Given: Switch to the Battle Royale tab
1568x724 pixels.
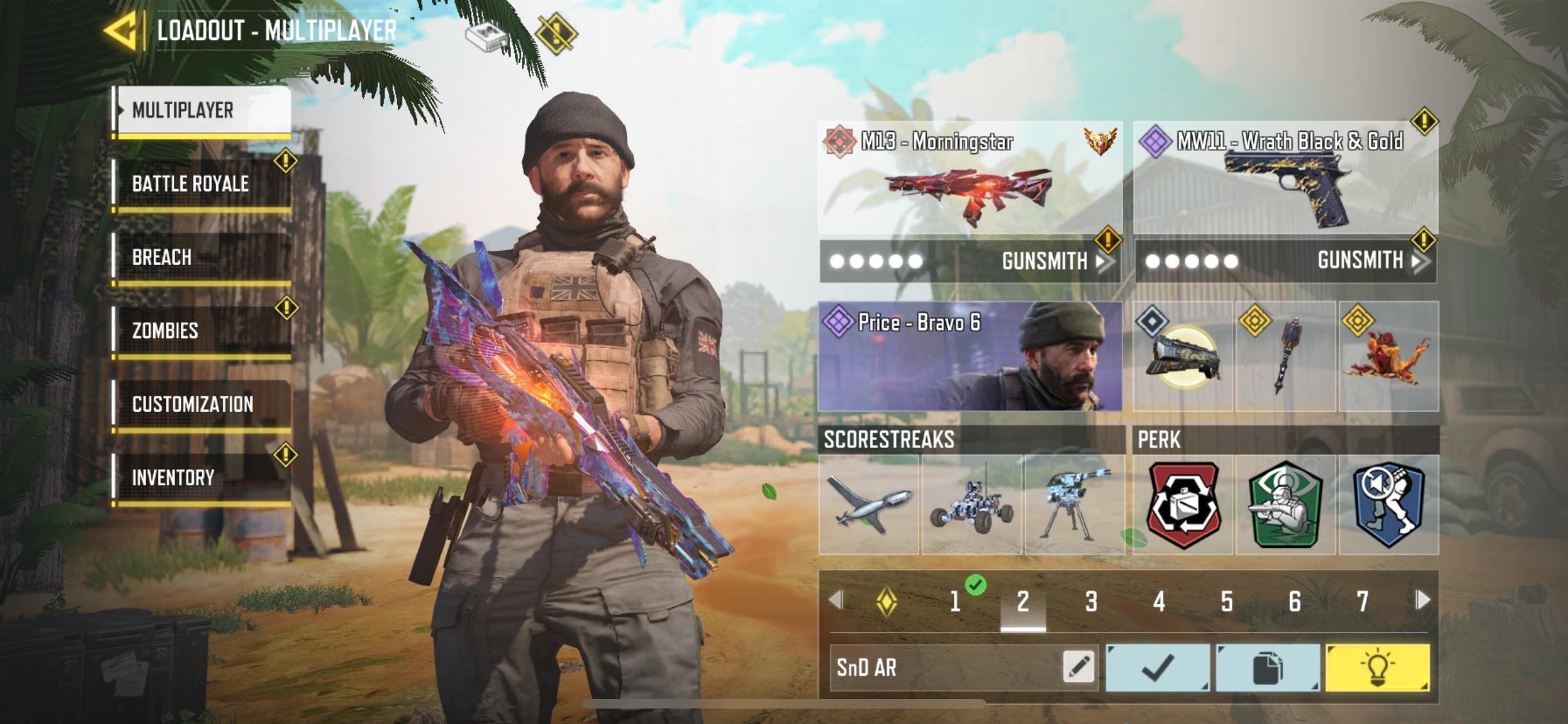Looking at the screenshot, I should (191, 183).
